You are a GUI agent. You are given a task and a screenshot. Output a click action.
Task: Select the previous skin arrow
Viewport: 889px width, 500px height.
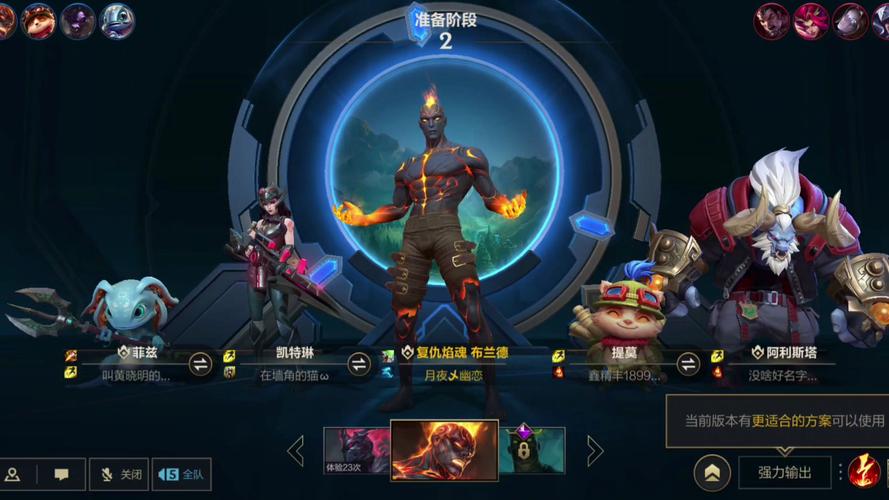point(296,451)
